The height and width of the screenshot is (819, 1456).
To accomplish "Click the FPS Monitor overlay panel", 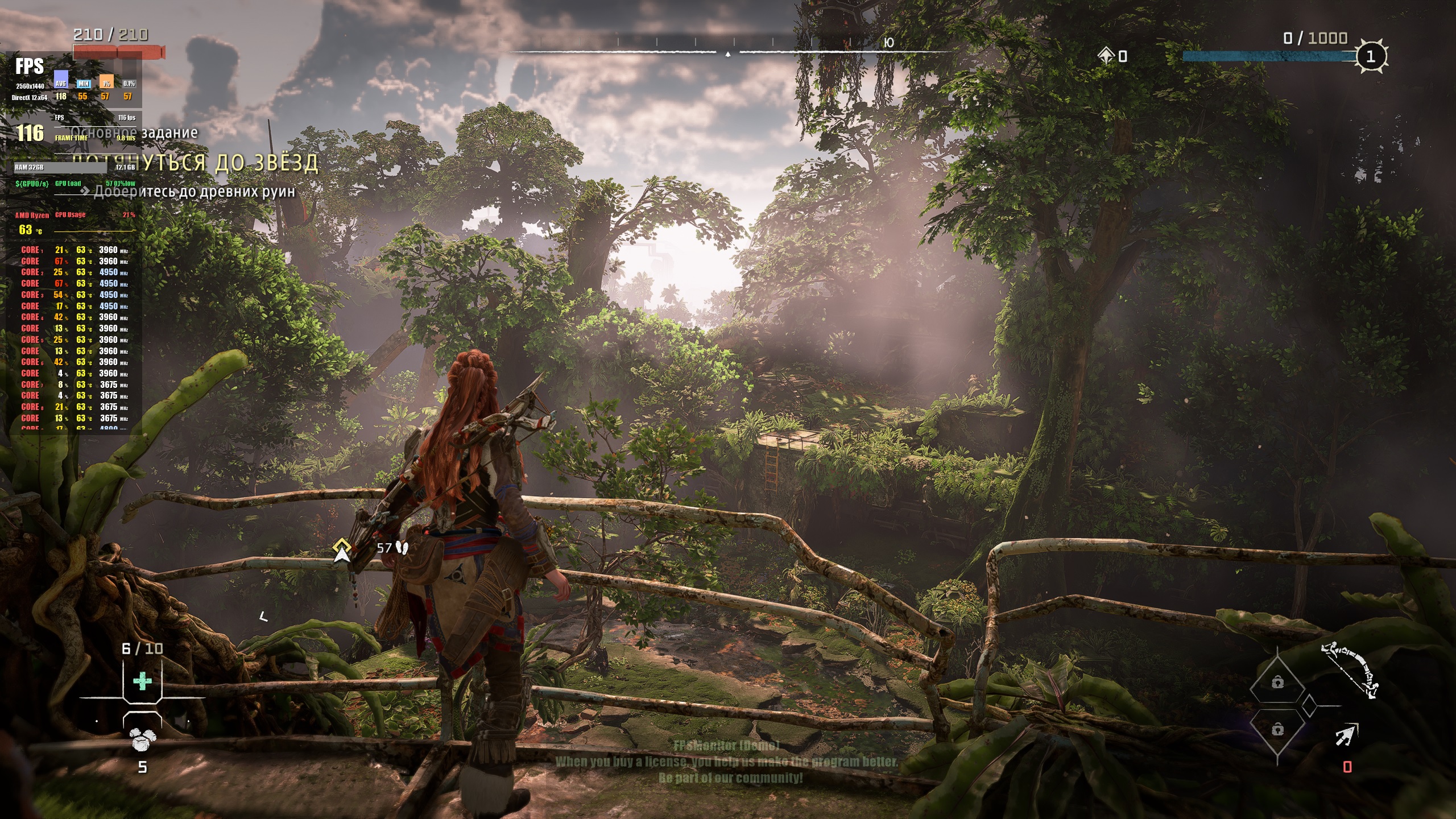I will click(x=74, y=245).
